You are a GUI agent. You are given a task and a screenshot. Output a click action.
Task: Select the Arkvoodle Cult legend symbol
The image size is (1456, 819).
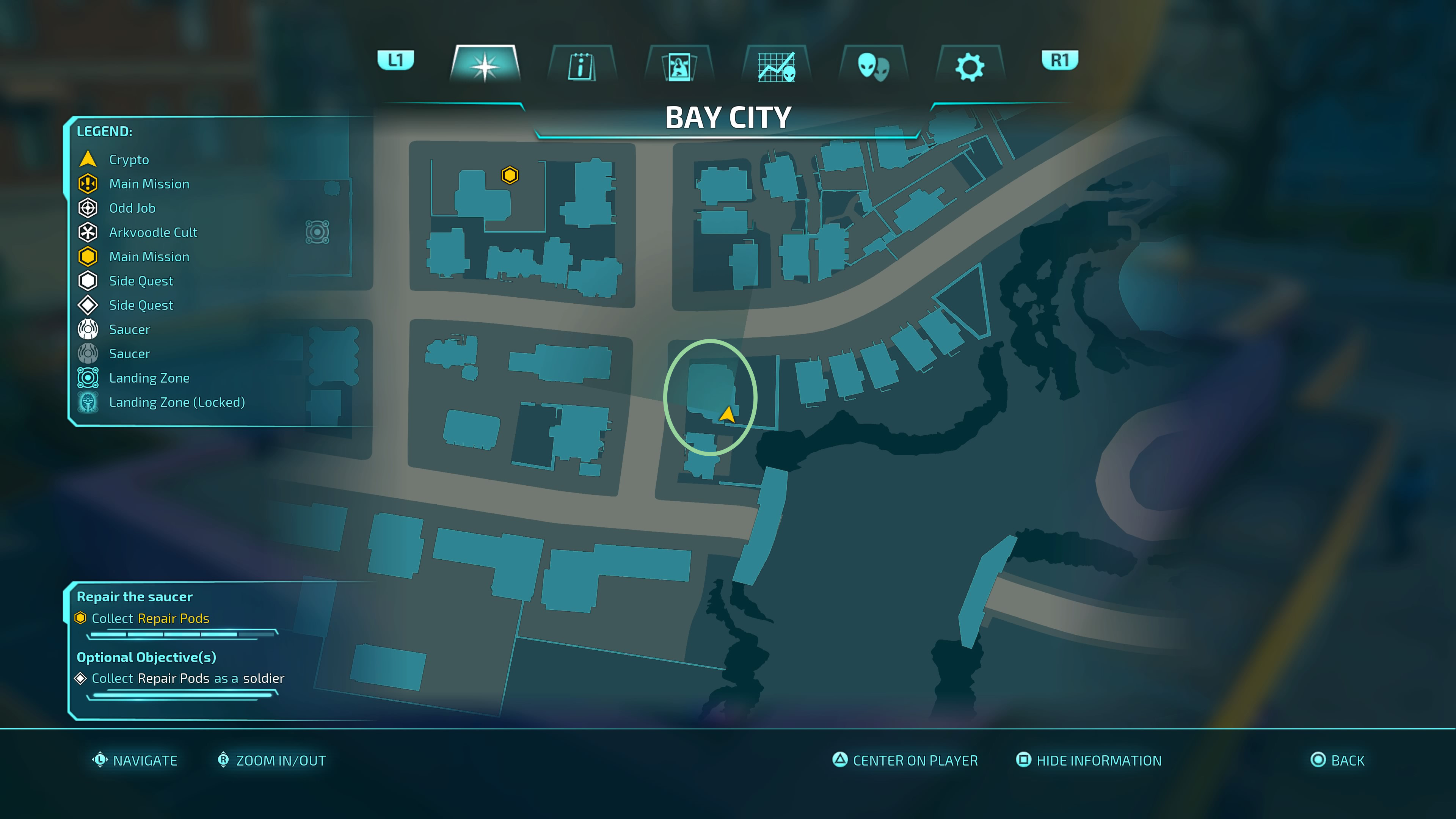coord(88,232)
